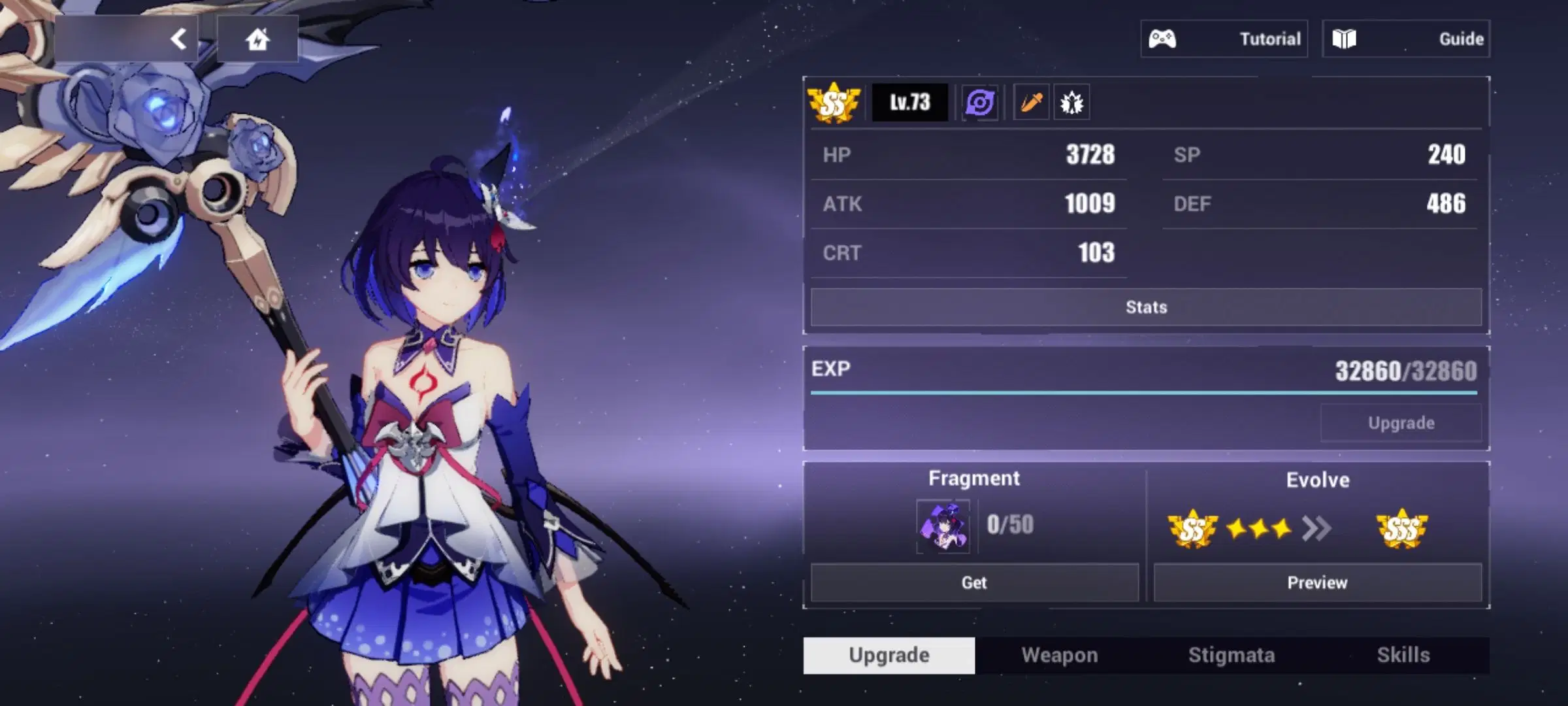Open the Stigmata tab
Viewport: 1568px width, 706px height.
(x=1232, y=654)
